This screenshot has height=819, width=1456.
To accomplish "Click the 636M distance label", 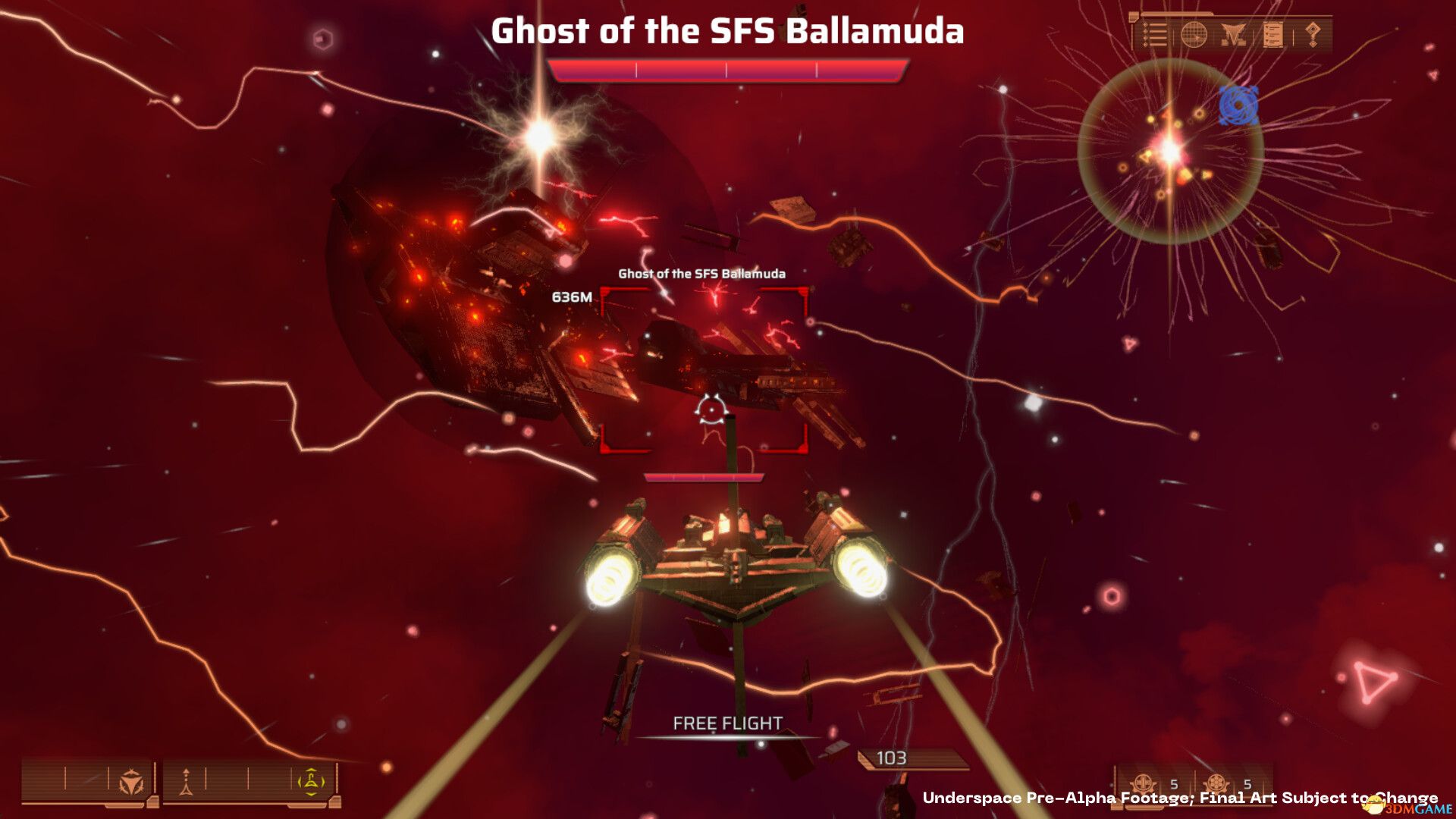I will click(571, 296).
